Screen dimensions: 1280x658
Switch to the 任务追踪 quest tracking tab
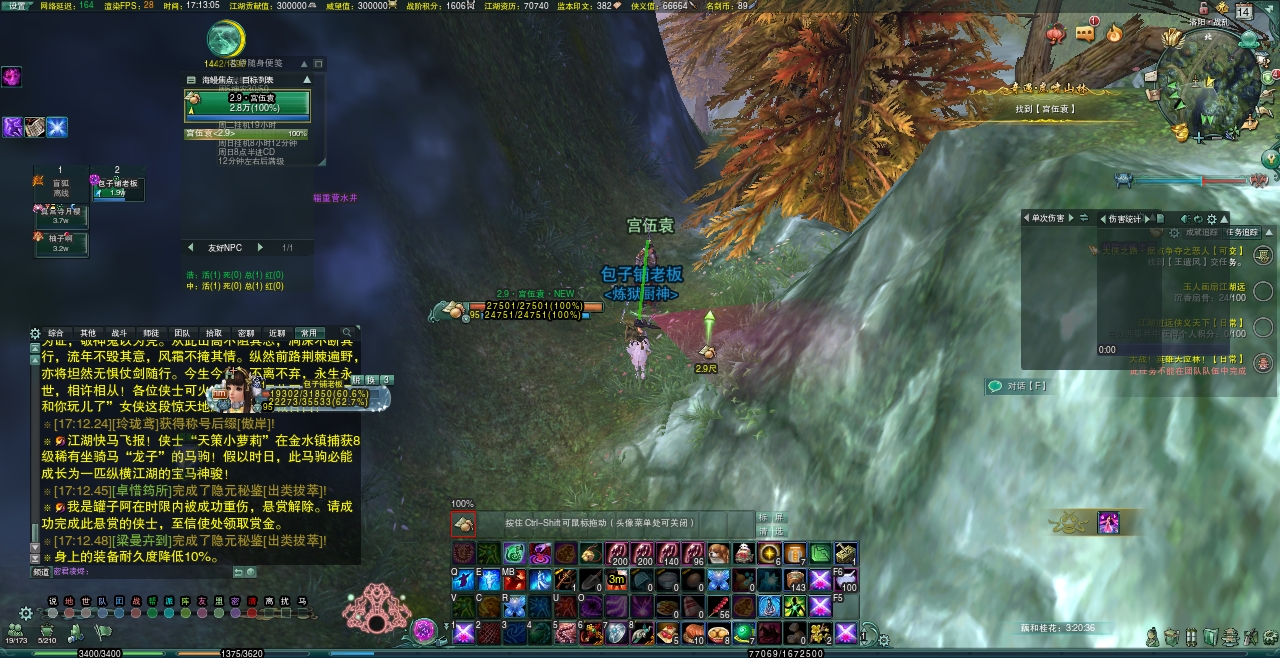point(1244,232)
